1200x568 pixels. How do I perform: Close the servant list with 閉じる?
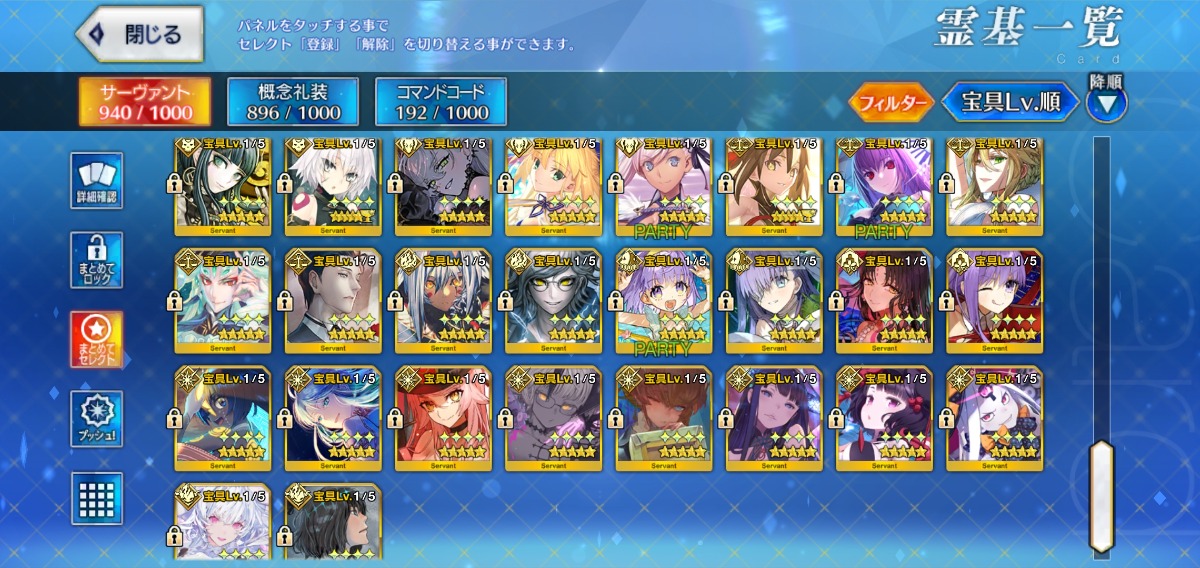pos(139,35)
